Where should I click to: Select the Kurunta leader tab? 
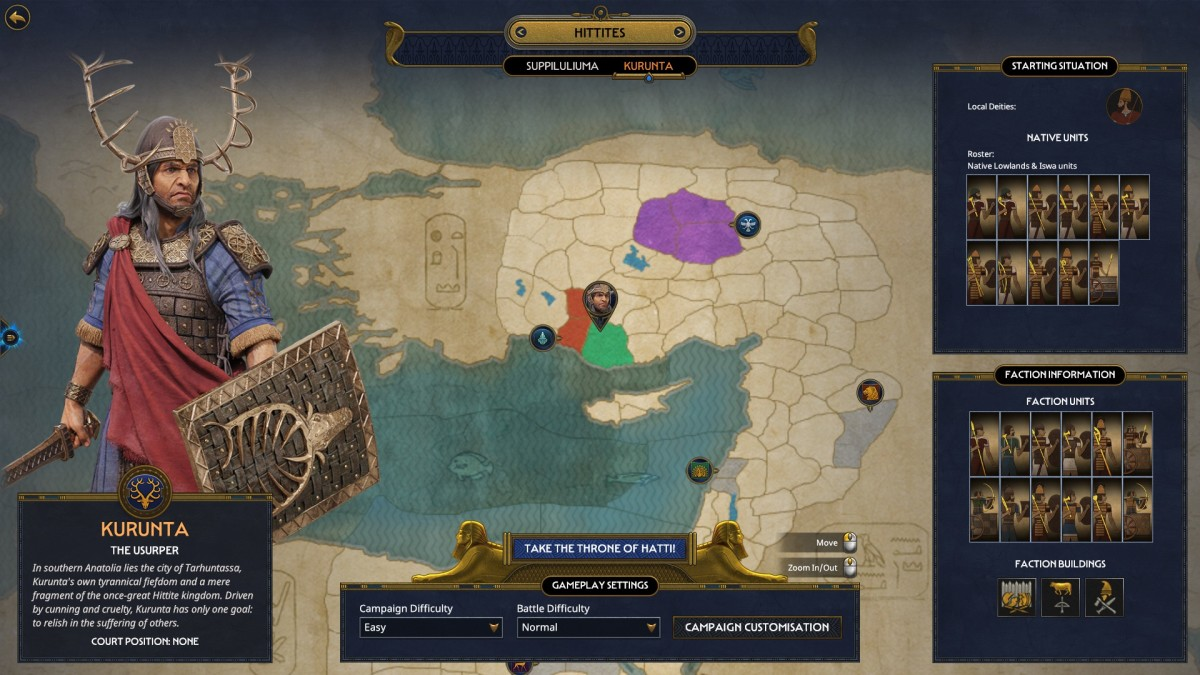(648, 66)
